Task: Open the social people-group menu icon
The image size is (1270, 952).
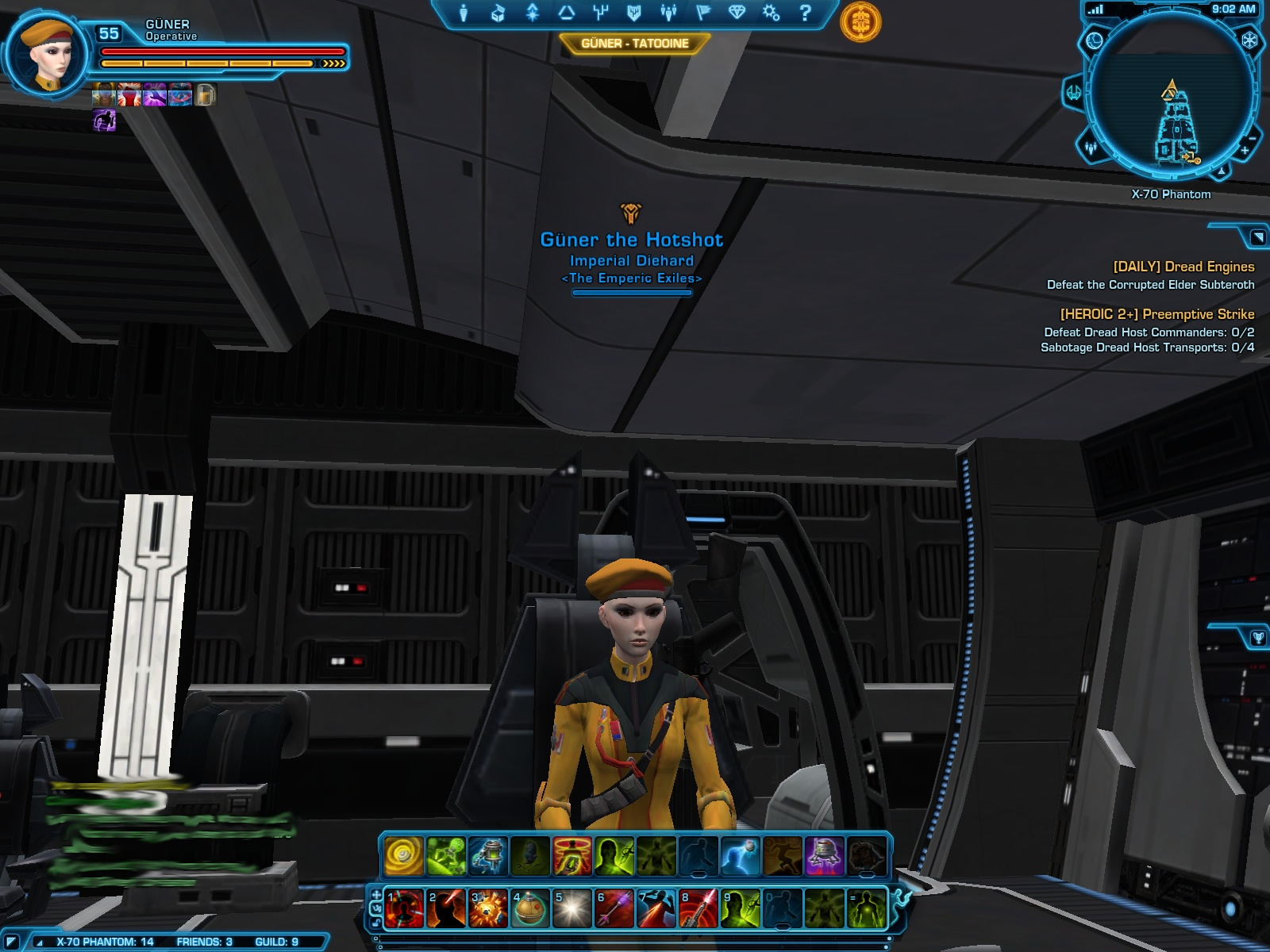Action: tap(668, 13)
